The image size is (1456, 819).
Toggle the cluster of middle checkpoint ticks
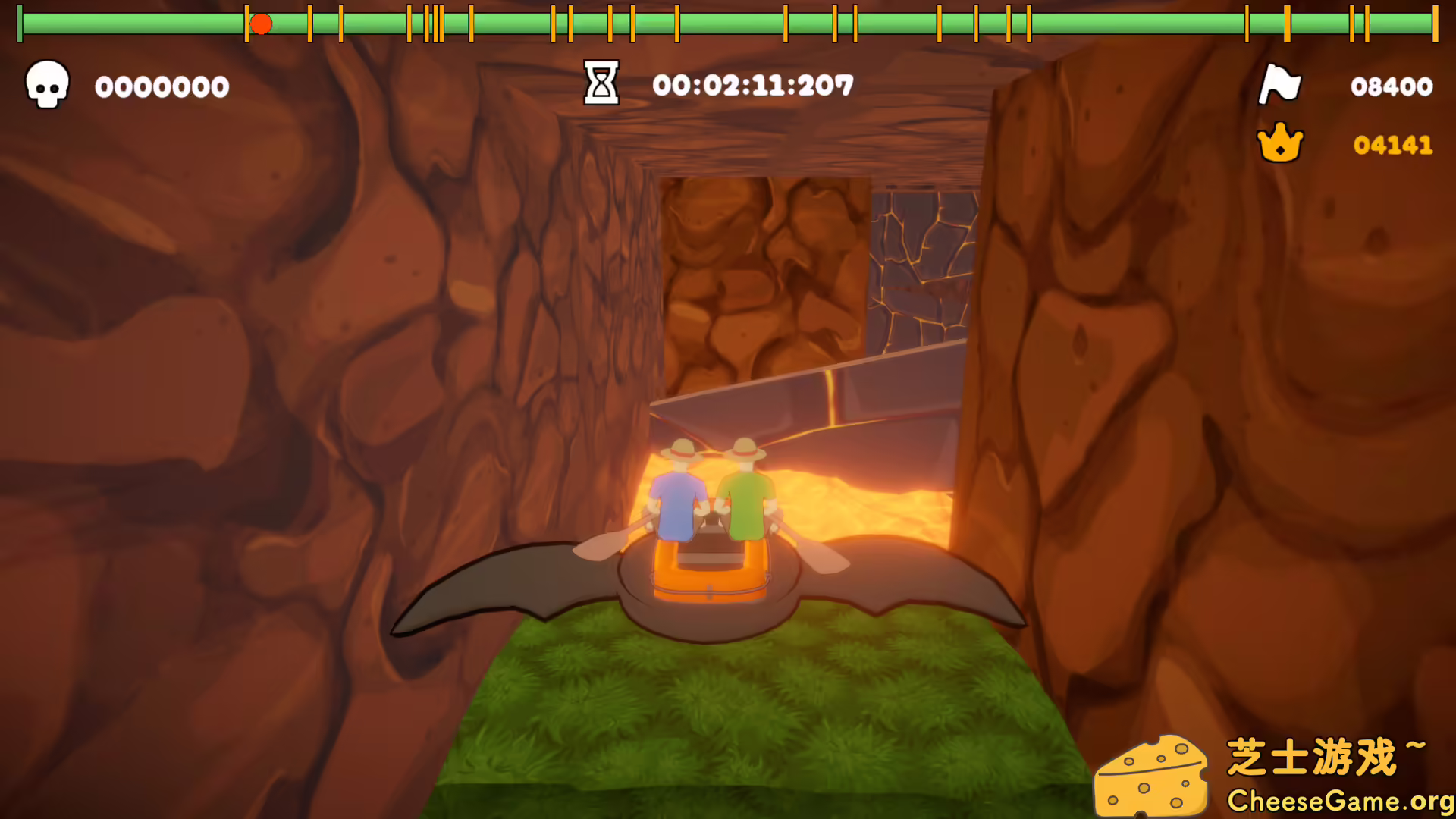[x=432, y=23]
